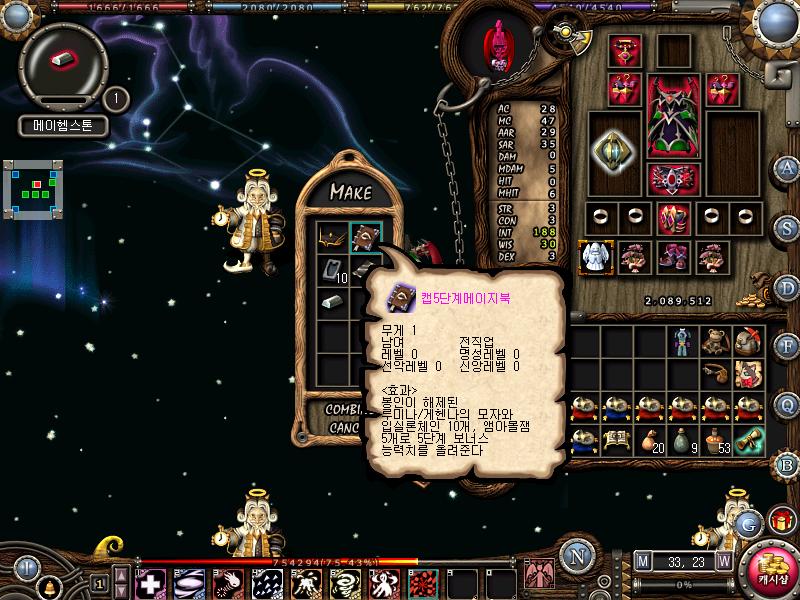The height and width of the screenshot is (600, 800).
Task: Select the mage hat item in Make grid
Action: click(x=365, y=237)
